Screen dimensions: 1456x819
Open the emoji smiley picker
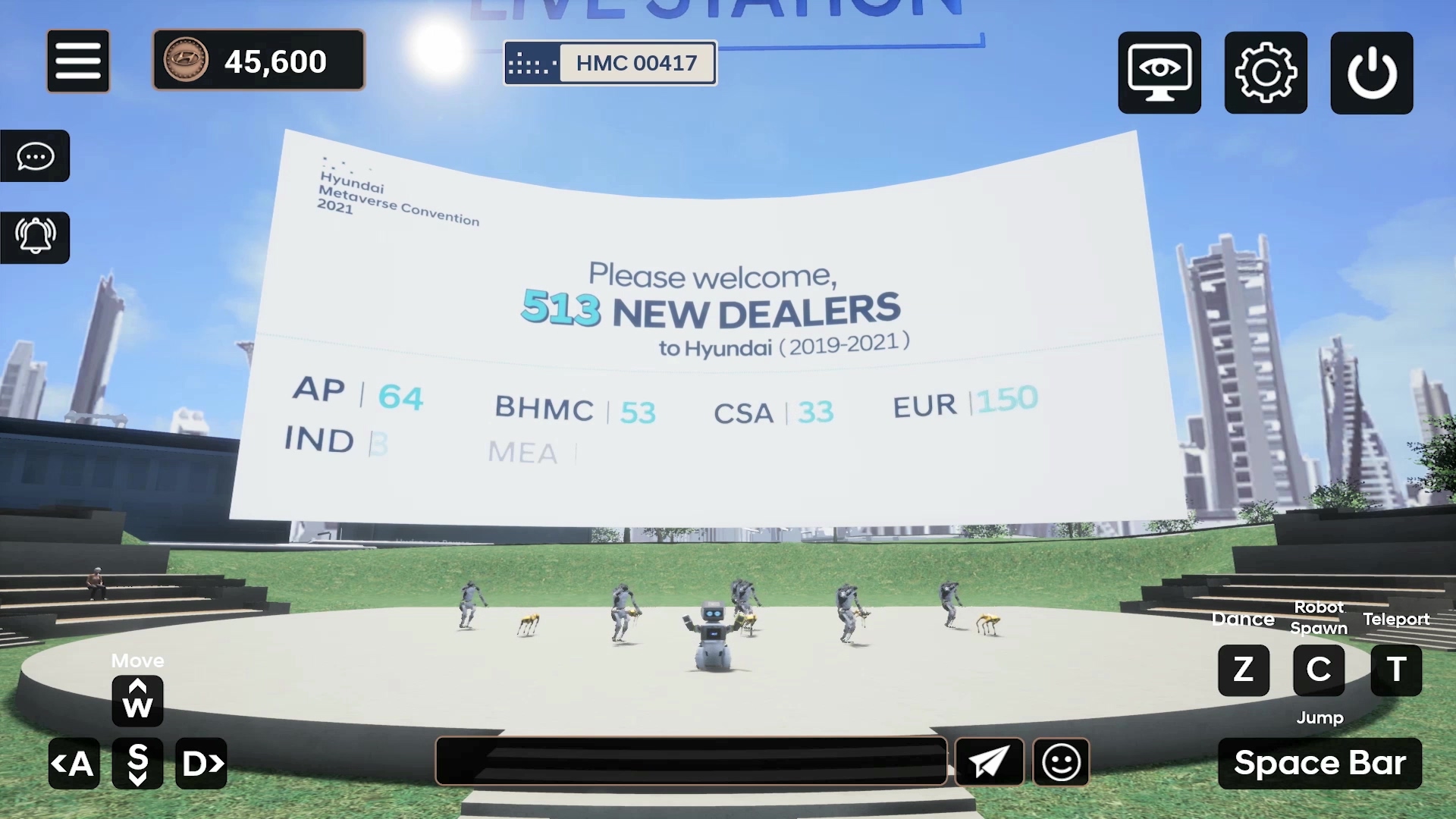(1061, 761)
